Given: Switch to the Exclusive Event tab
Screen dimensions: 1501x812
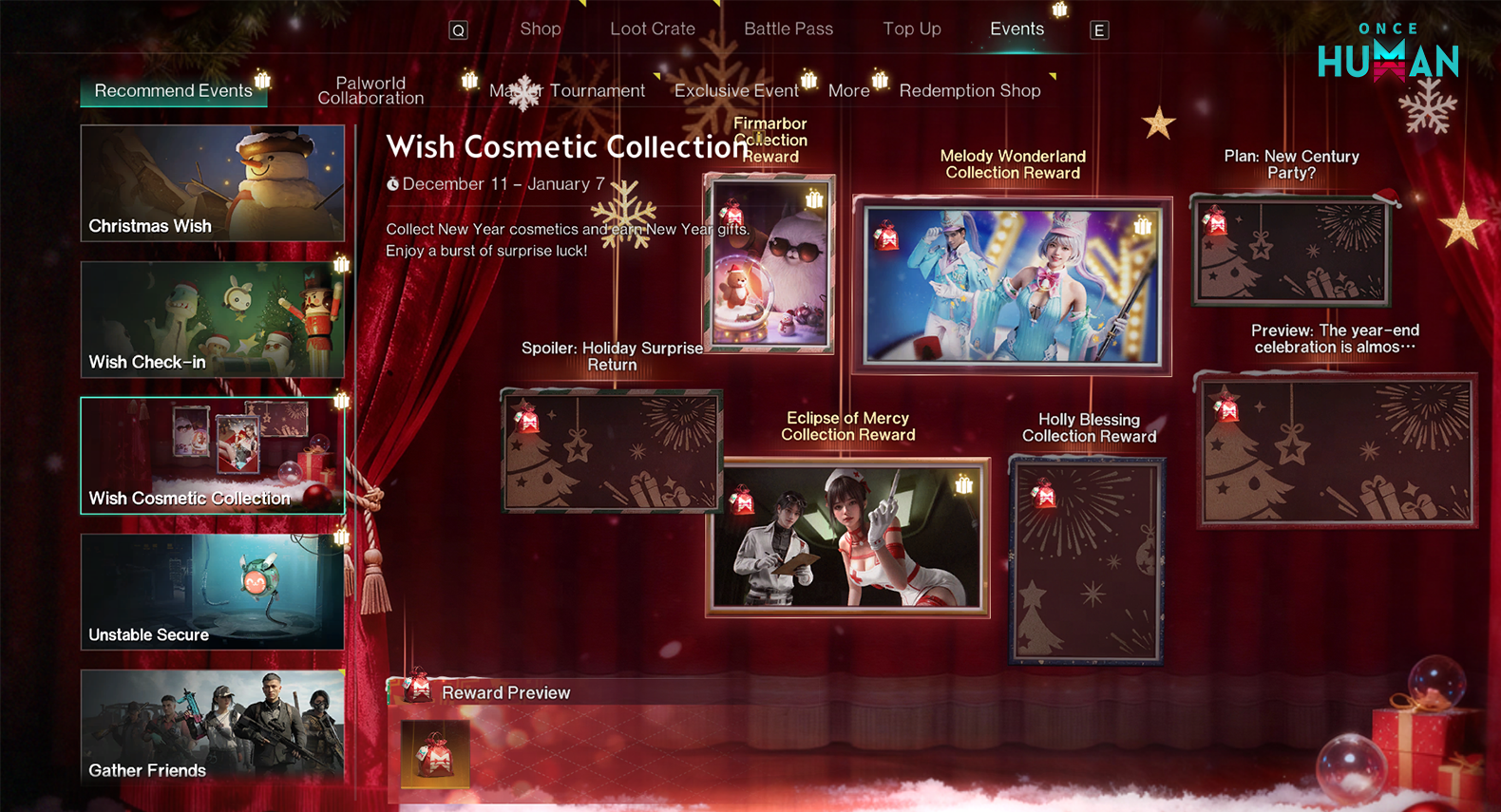Looking at the screenshot, I should tap(735, 91).
